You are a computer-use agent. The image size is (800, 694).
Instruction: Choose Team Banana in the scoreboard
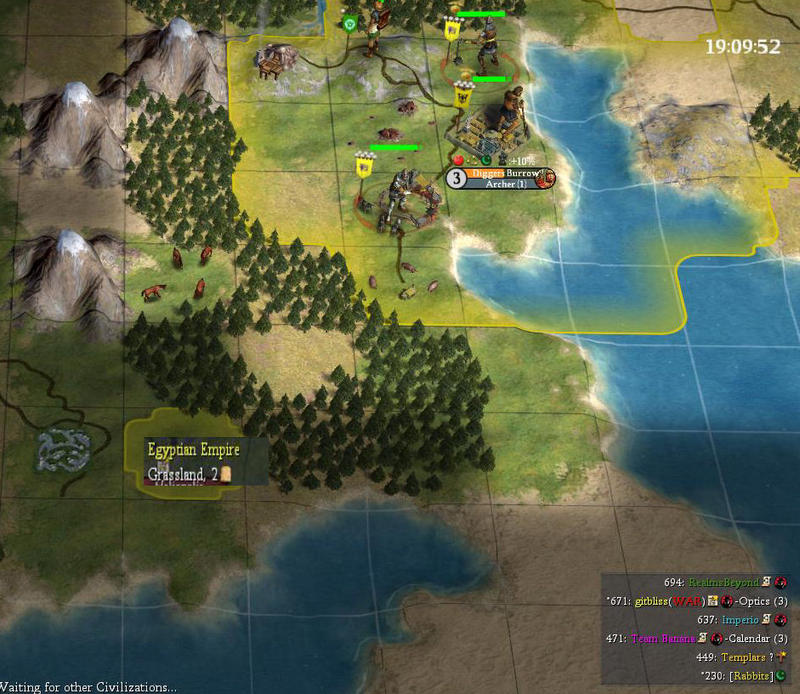pyautogui.click(x=666, y=638)
